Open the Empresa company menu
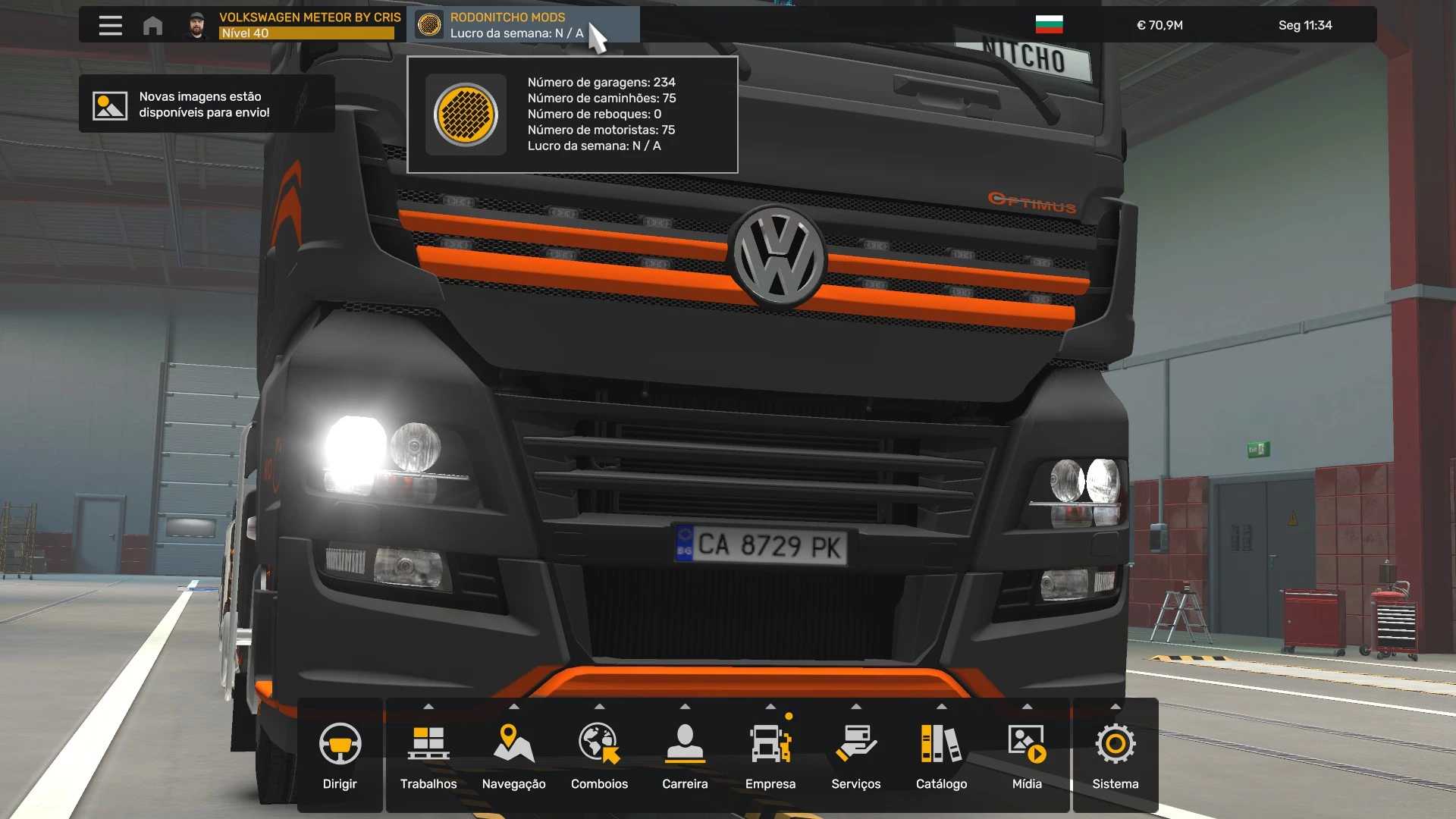This screenshot has width=1456, height=819. (x=770, y=755)
